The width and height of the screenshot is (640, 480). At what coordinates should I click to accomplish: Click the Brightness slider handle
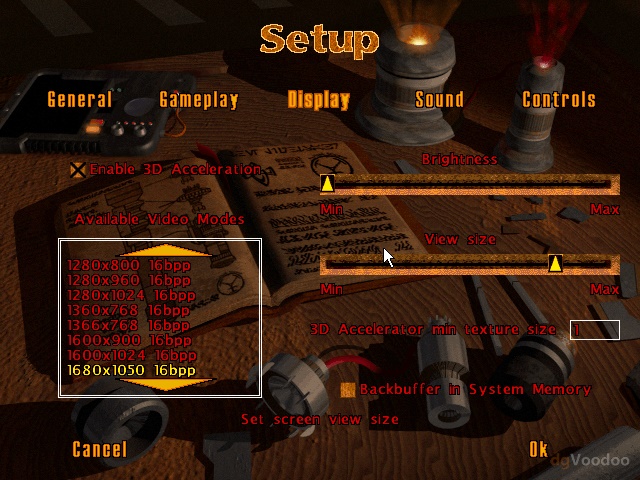(x=327, y=184)
